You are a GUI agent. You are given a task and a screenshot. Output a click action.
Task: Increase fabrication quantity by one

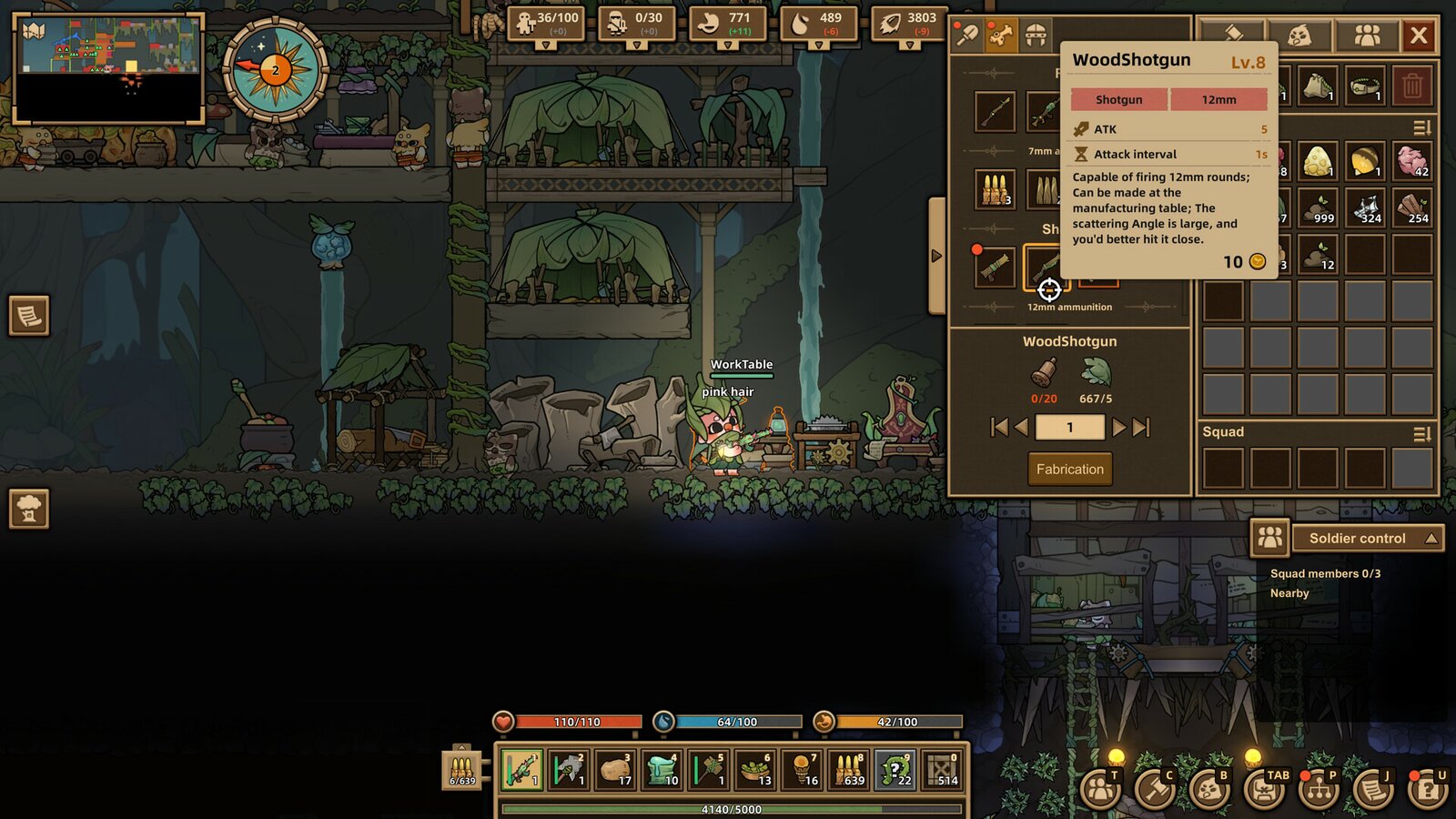(x=1119, y=427)
